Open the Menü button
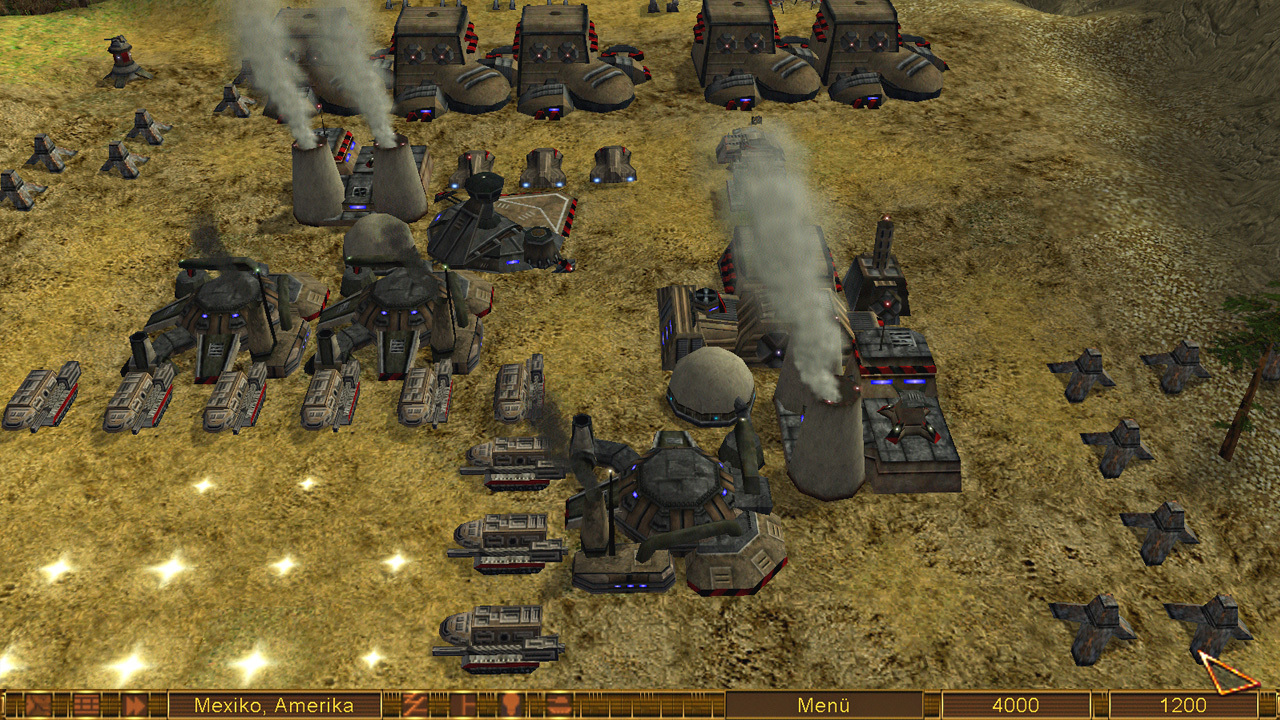Screen dimensions: 1280x720 click(x=823, y=705)
